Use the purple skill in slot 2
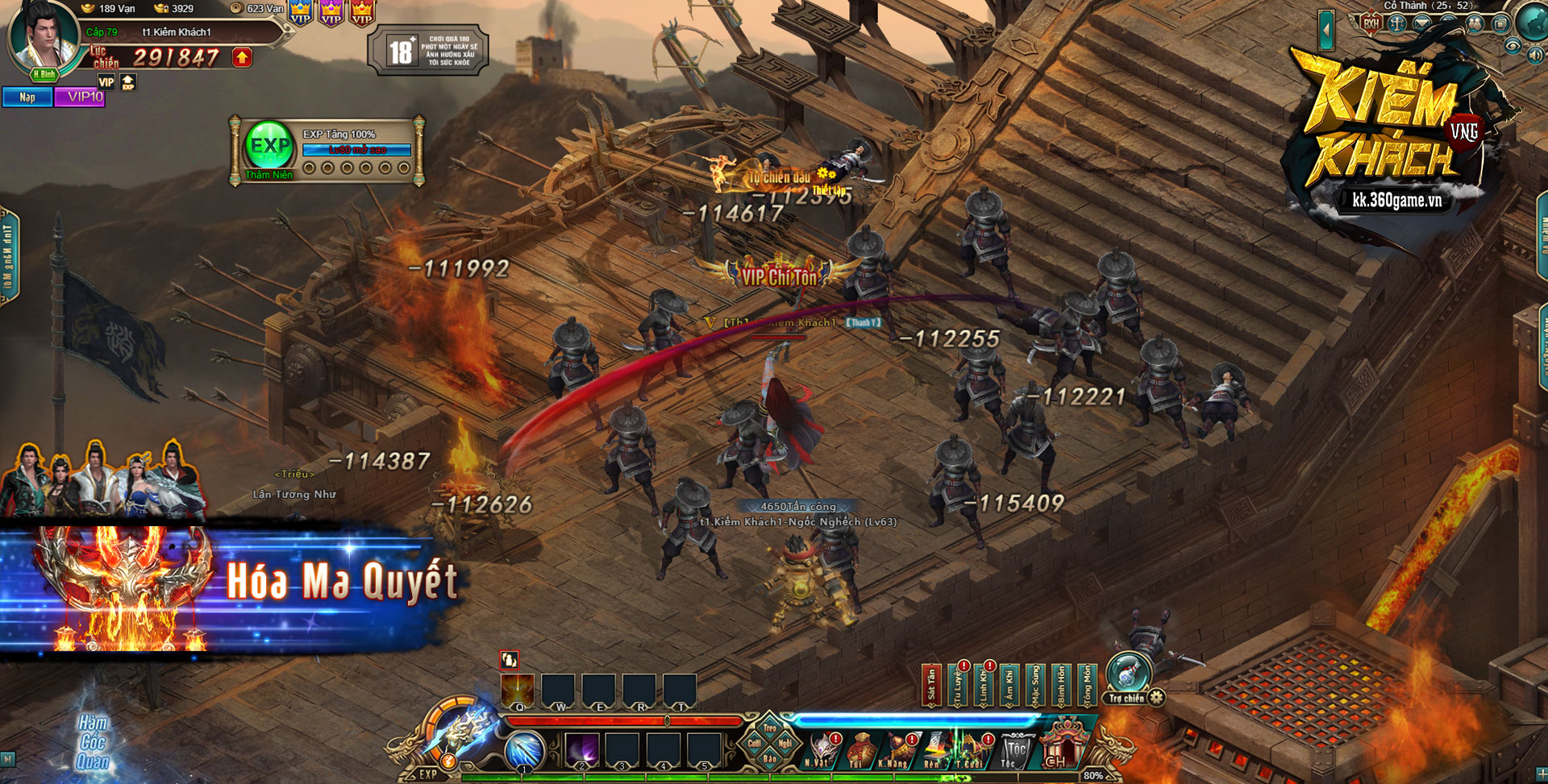 point(581,751)
